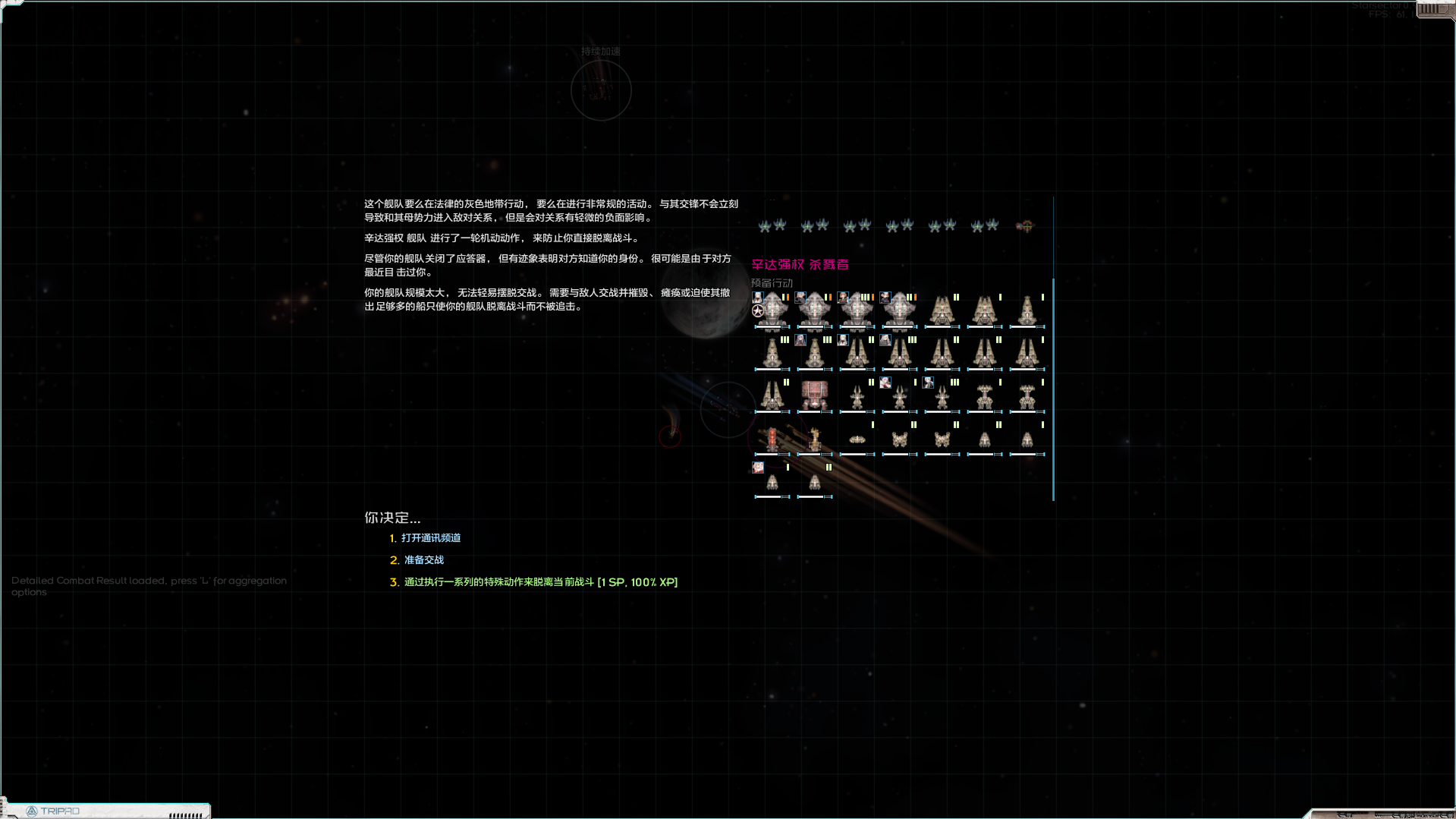Screen dimensions: 1456x819
Task: Expand the 预备行动 section header
Action: [772, 282]
